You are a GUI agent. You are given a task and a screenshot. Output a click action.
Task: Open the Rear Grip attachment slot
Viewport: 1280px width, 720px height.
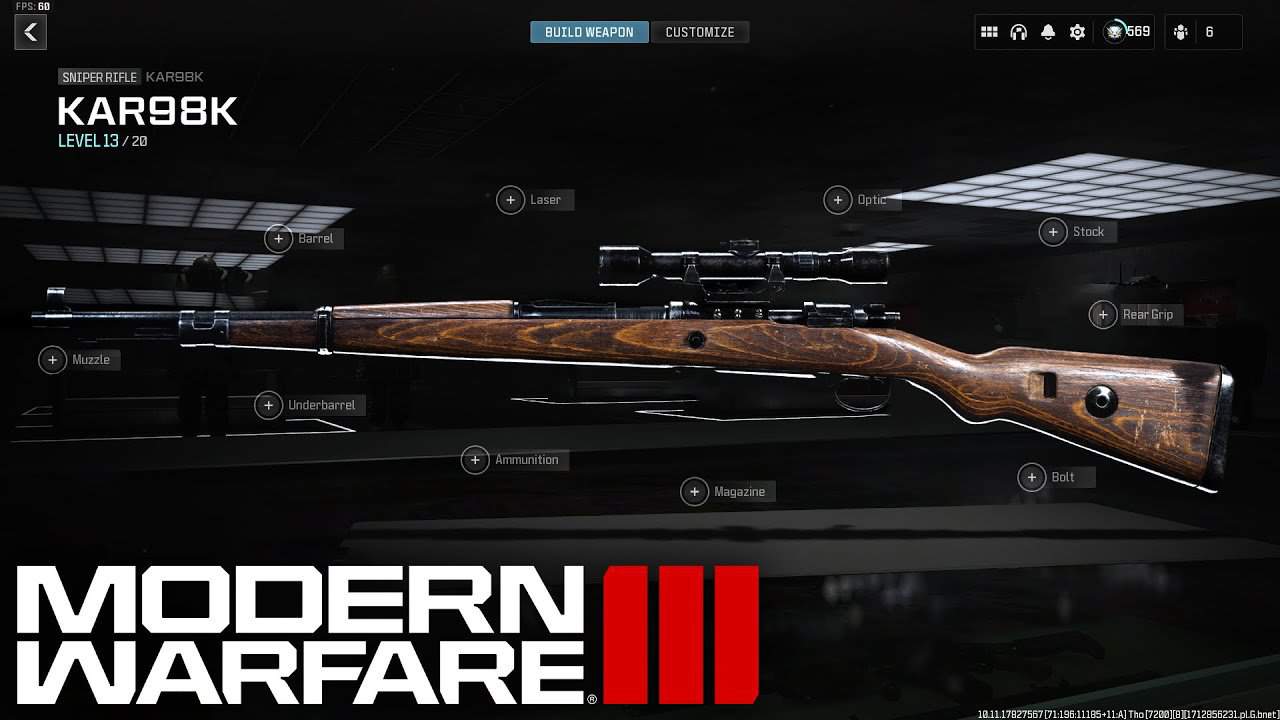1103,314
